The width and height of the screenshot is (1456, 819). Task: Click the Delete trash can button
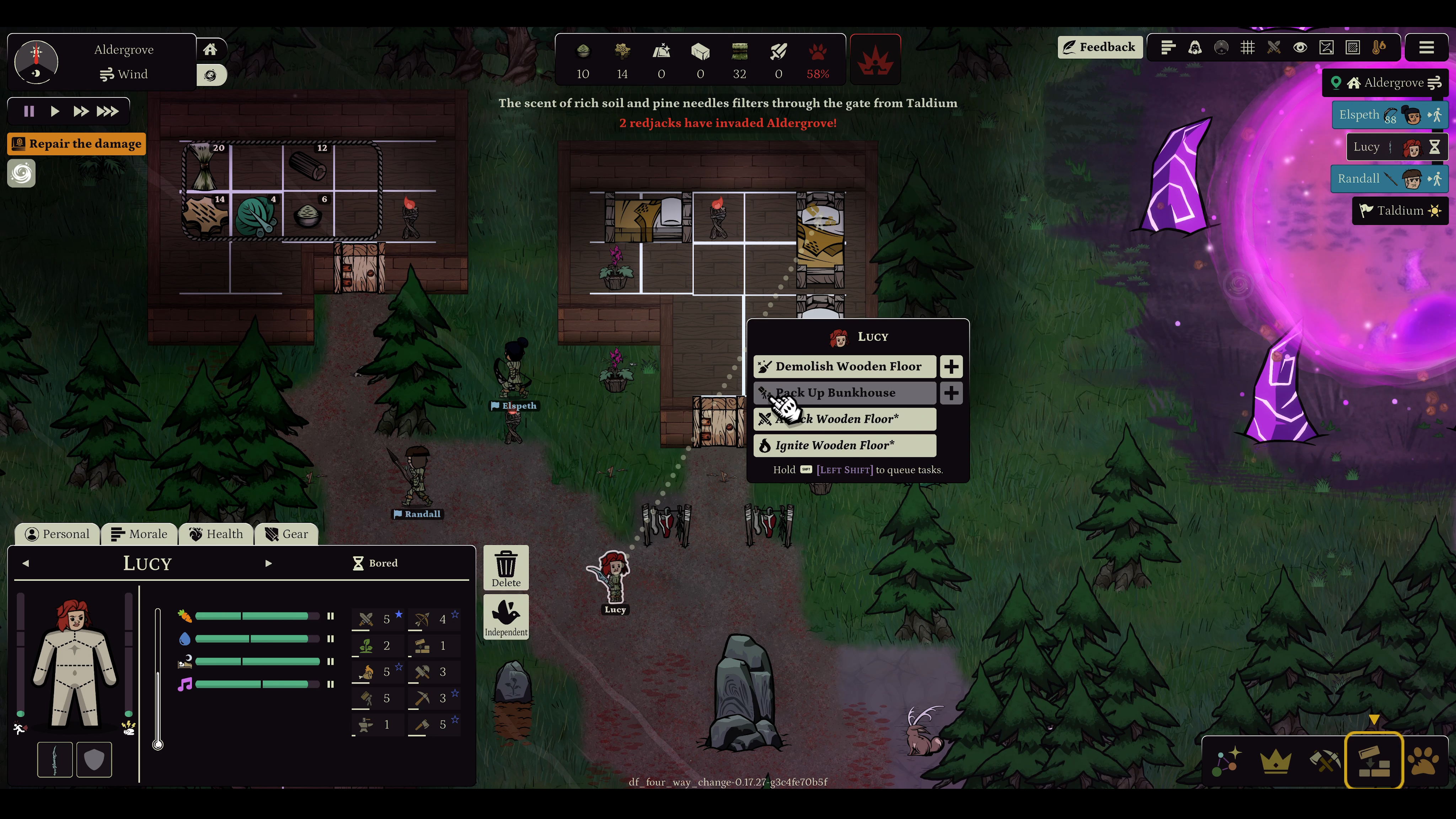506,567
